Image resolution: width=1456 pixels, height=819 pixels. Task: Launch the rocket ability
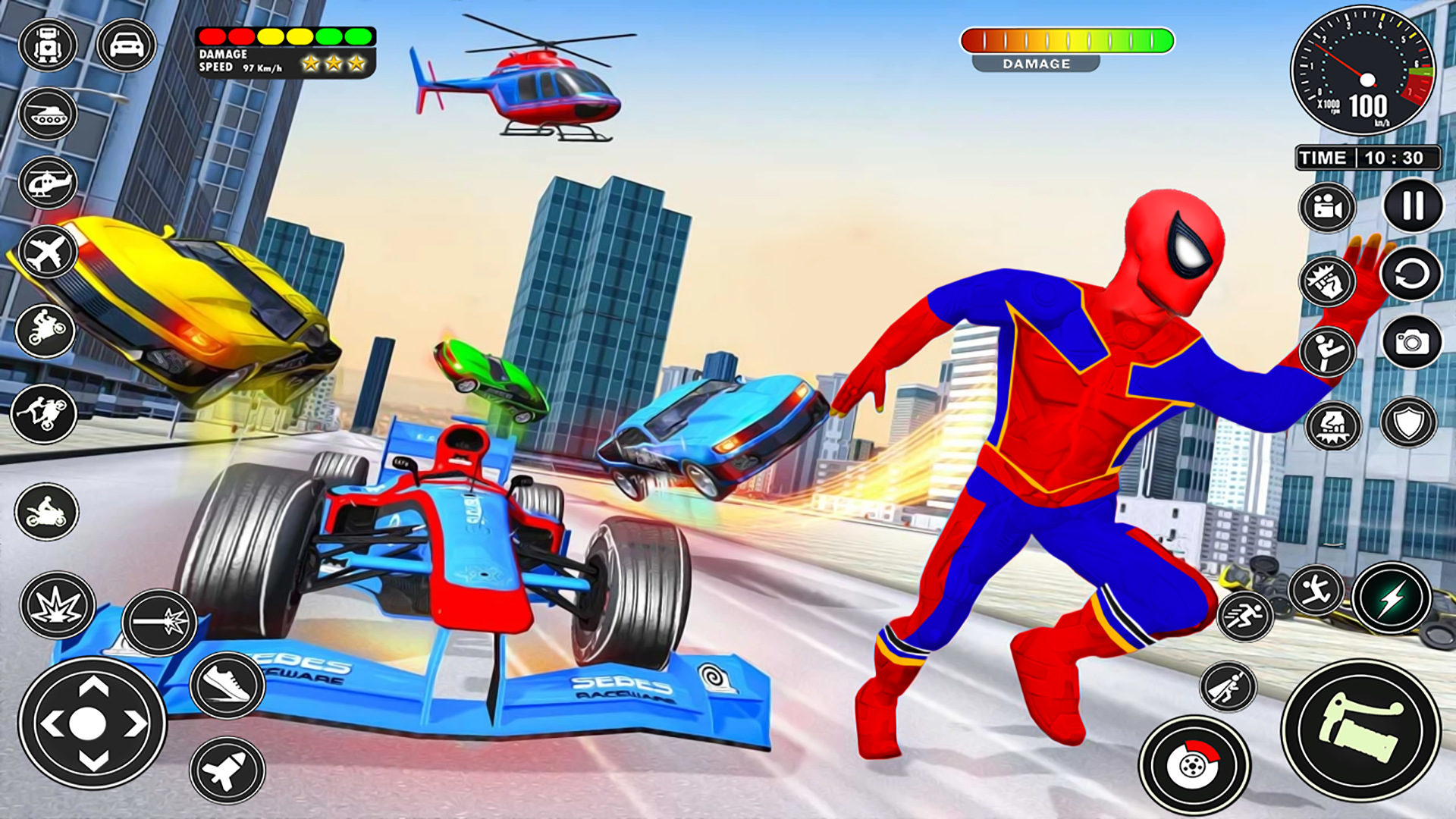[x=227, y=770]
